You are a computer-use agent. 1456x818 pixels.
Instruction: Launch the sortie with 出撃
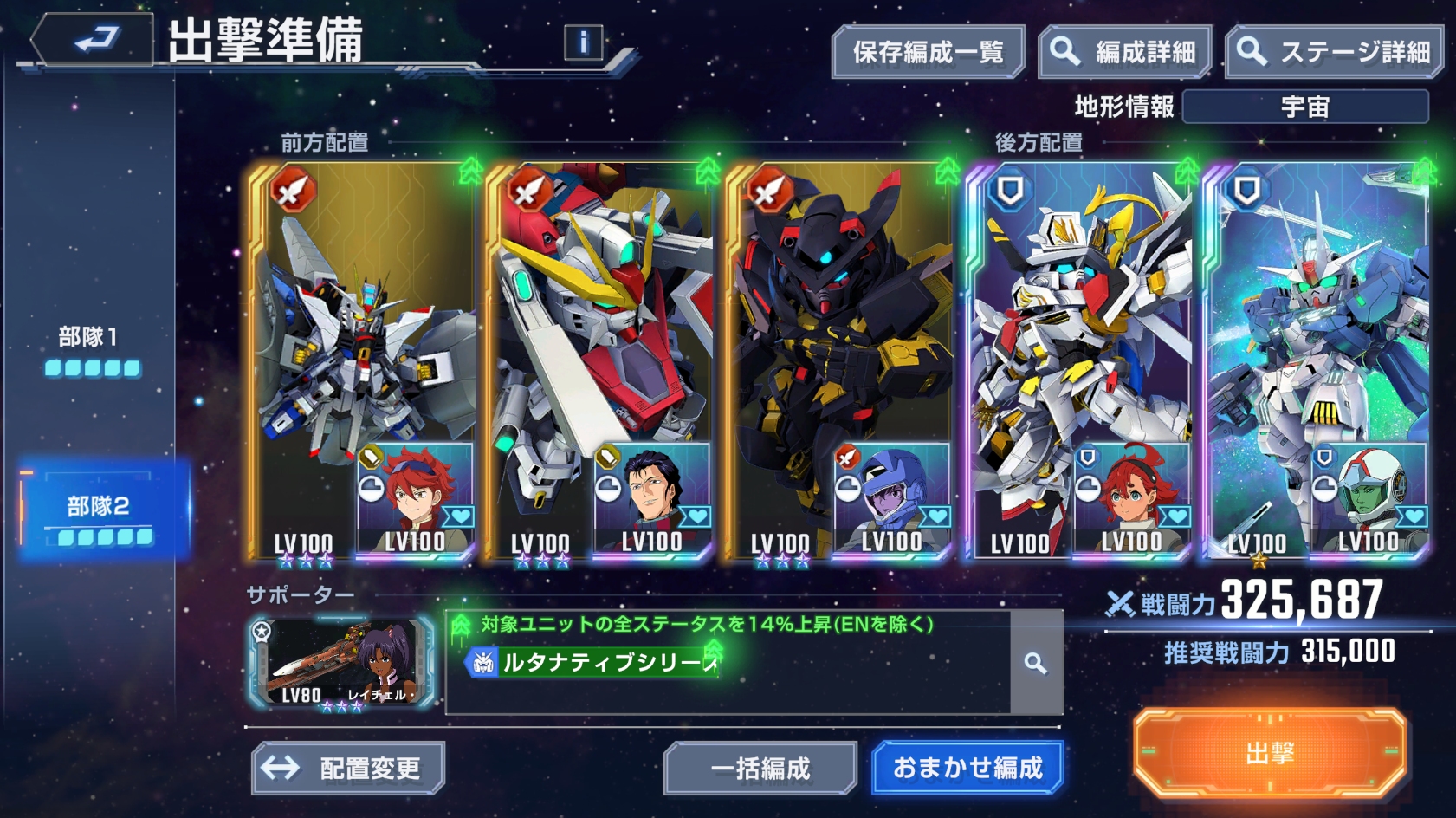point(1269,753)
